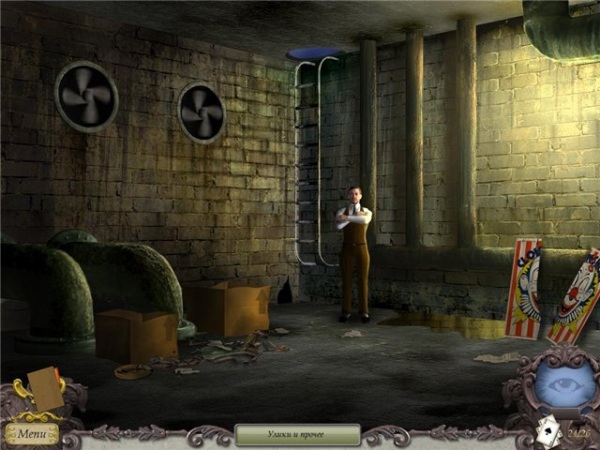Click the "Улики и прочее" inventory button
Viewport: 600px width, 450px height.
pyautogui.click(x=297, y=434)
